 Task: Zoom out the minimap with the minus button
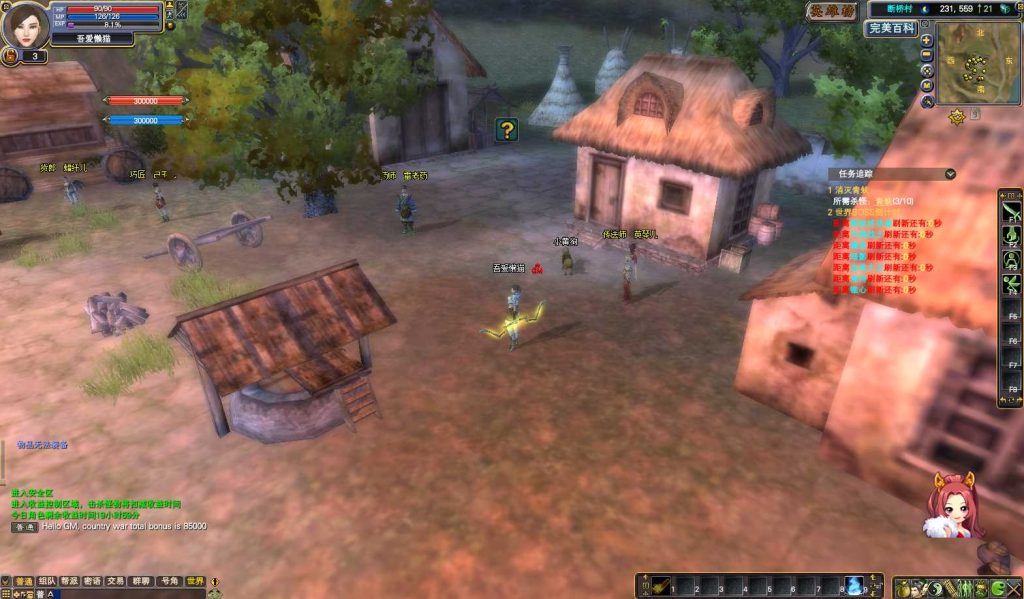click(x=927, y=56)
